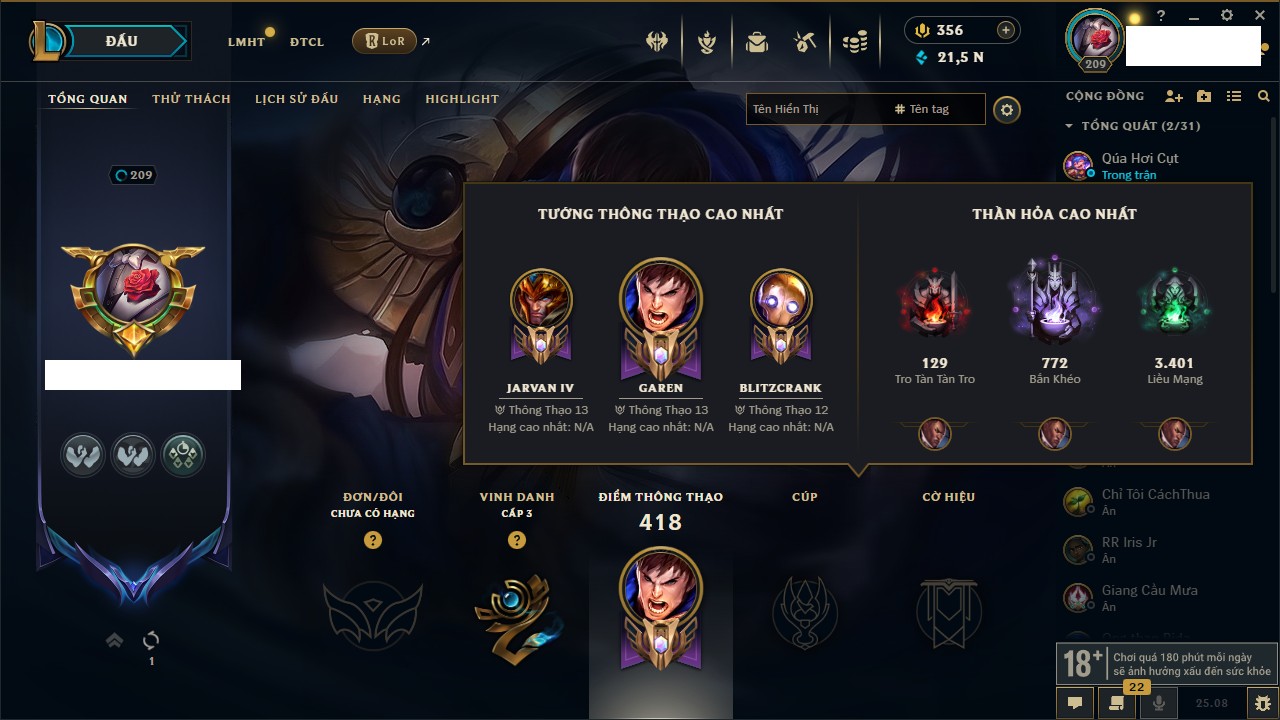Close the client window

(1258, 16)
